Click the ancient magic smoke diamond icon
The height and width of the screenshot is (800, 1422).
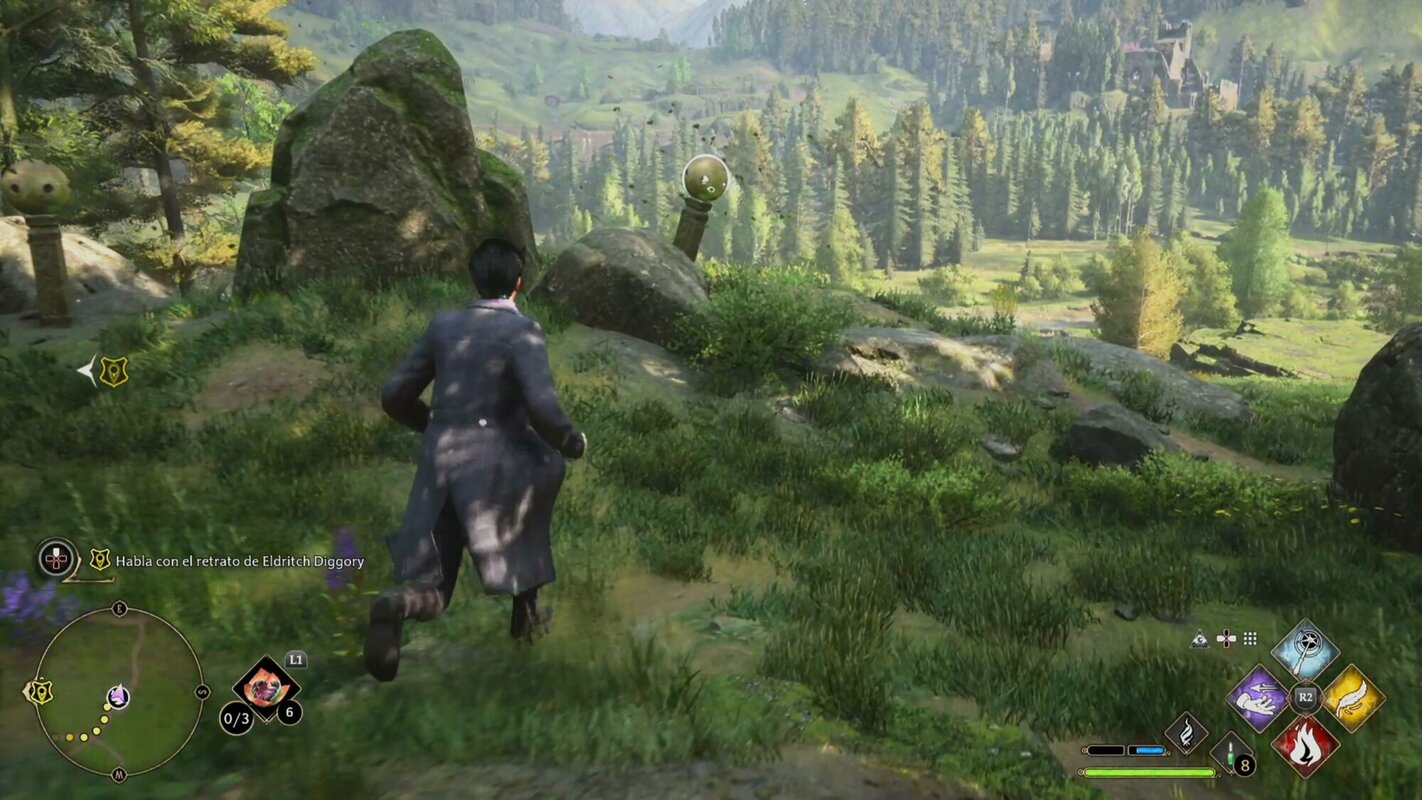pyautogui.click(x=1186, y=732)
